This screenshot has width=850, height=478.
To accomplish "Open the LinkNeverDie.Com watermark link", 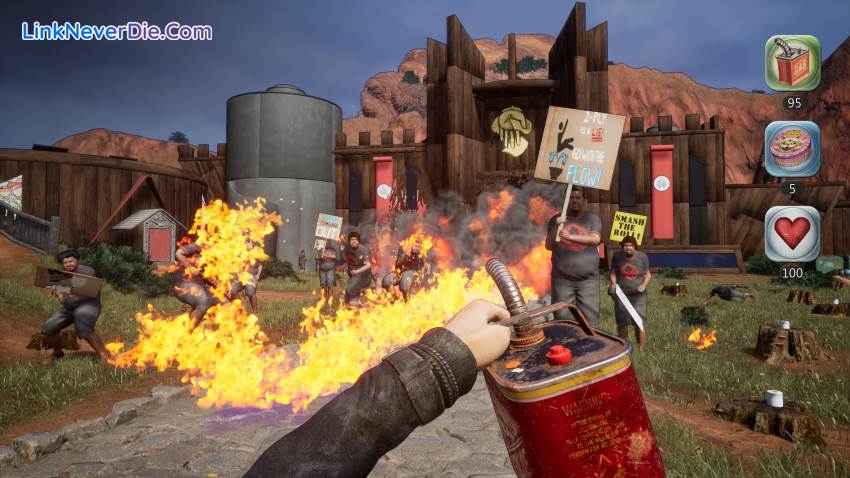I will coord(117,31).
